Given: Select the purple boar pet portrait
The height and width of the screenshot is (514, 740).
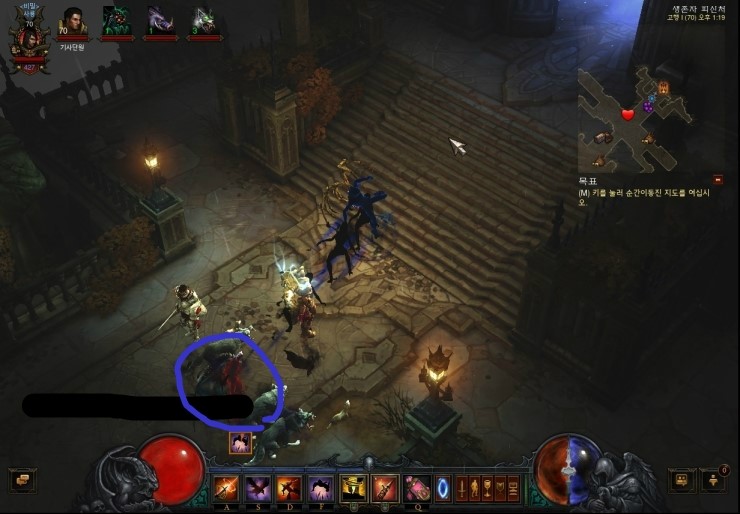Looking at the screenshot, I should tap(160, 22).
